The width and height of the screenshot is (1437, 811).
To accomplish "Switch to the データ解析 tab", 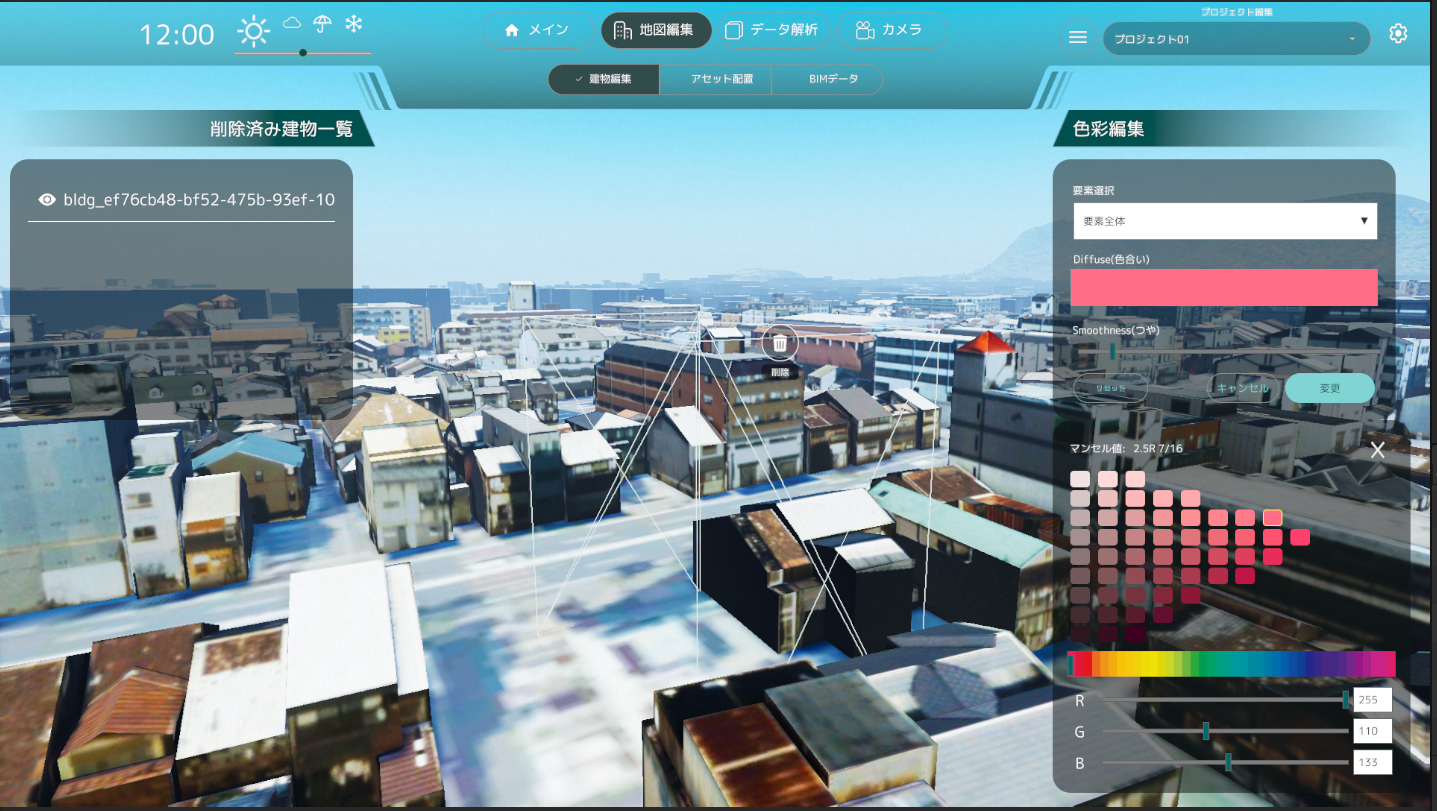I will pyautogui.click(x=771, y=30).
